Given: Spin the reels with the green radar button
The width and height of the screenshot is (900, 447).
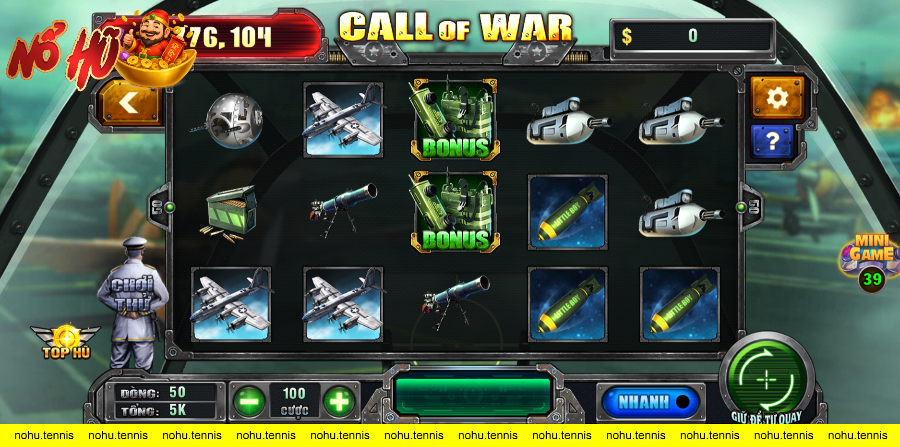Looking at the screenshot, I should click(766, 379).
